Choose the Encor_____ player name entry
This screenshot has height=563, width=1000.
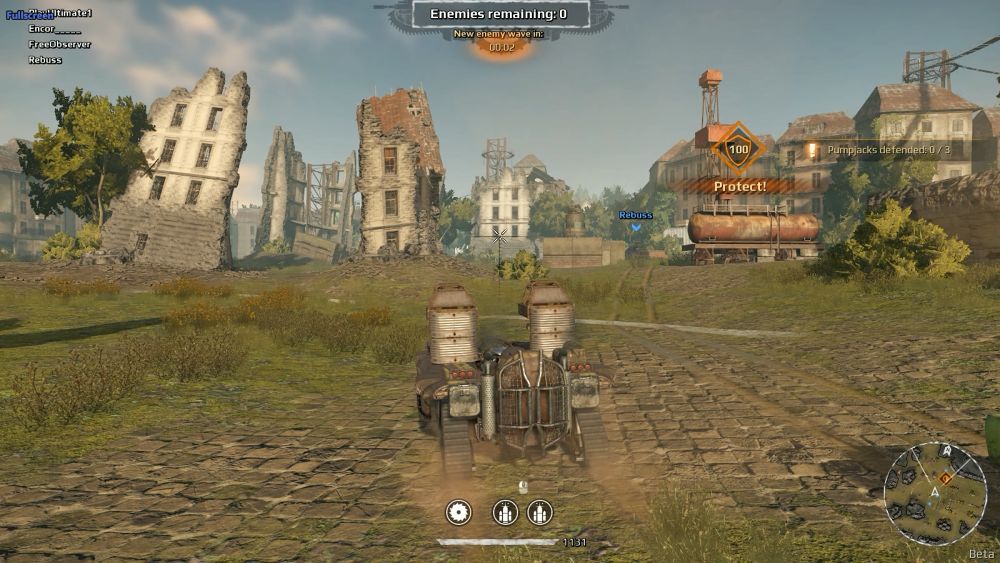pyautogui.click(x=55, y=31)
